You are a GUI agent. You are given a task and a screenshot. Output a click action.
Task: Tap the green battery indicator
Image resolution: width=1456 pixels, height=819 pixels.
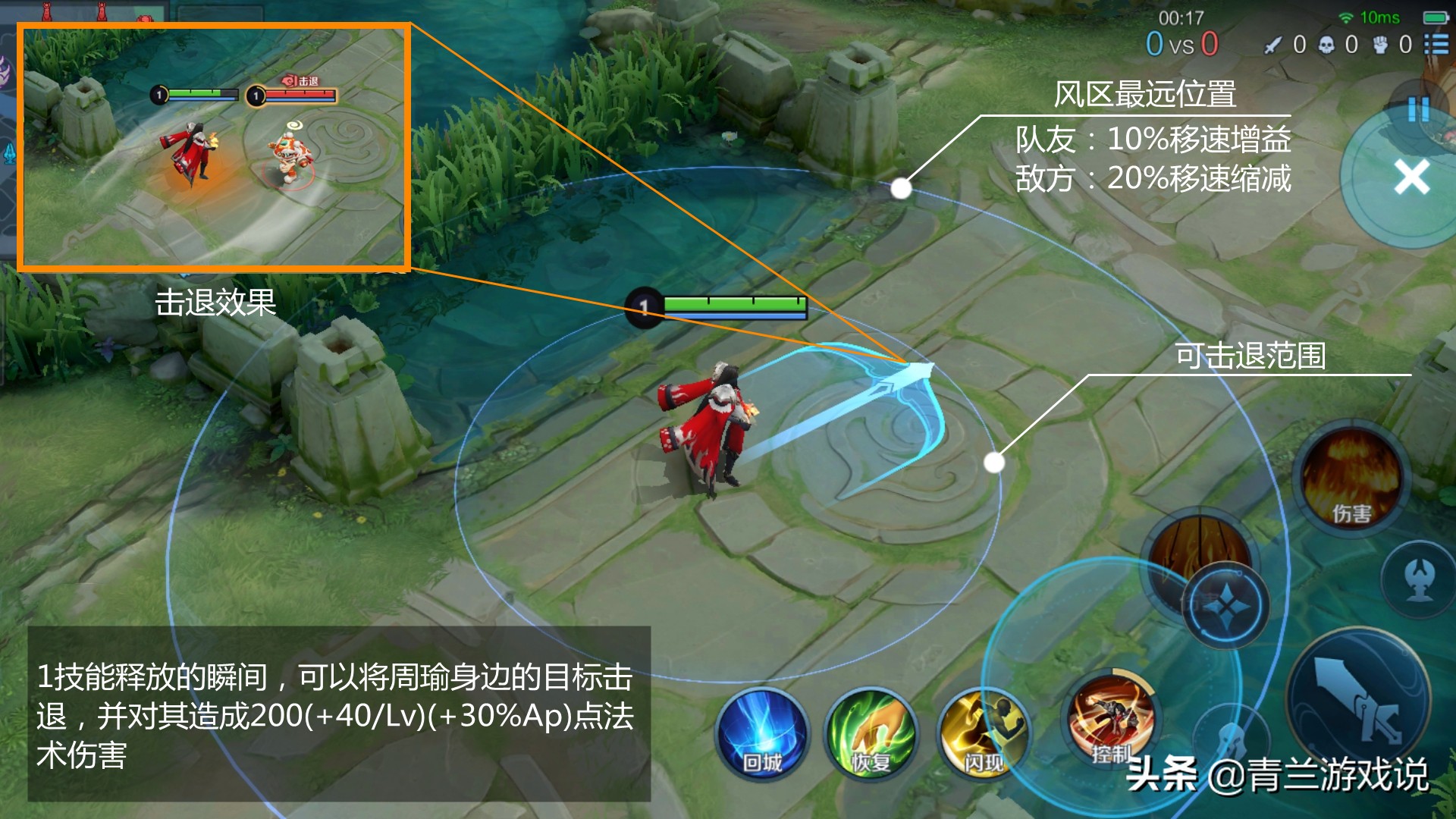point(1436,17)
